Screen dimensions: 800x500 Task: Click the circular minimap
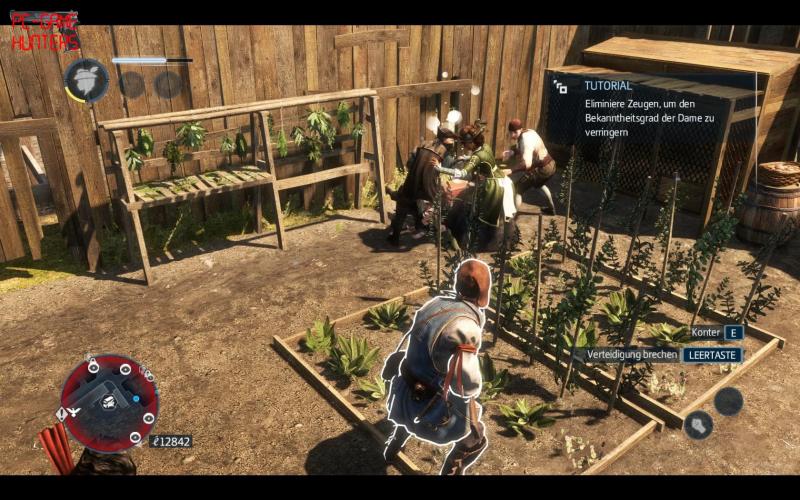109,402
